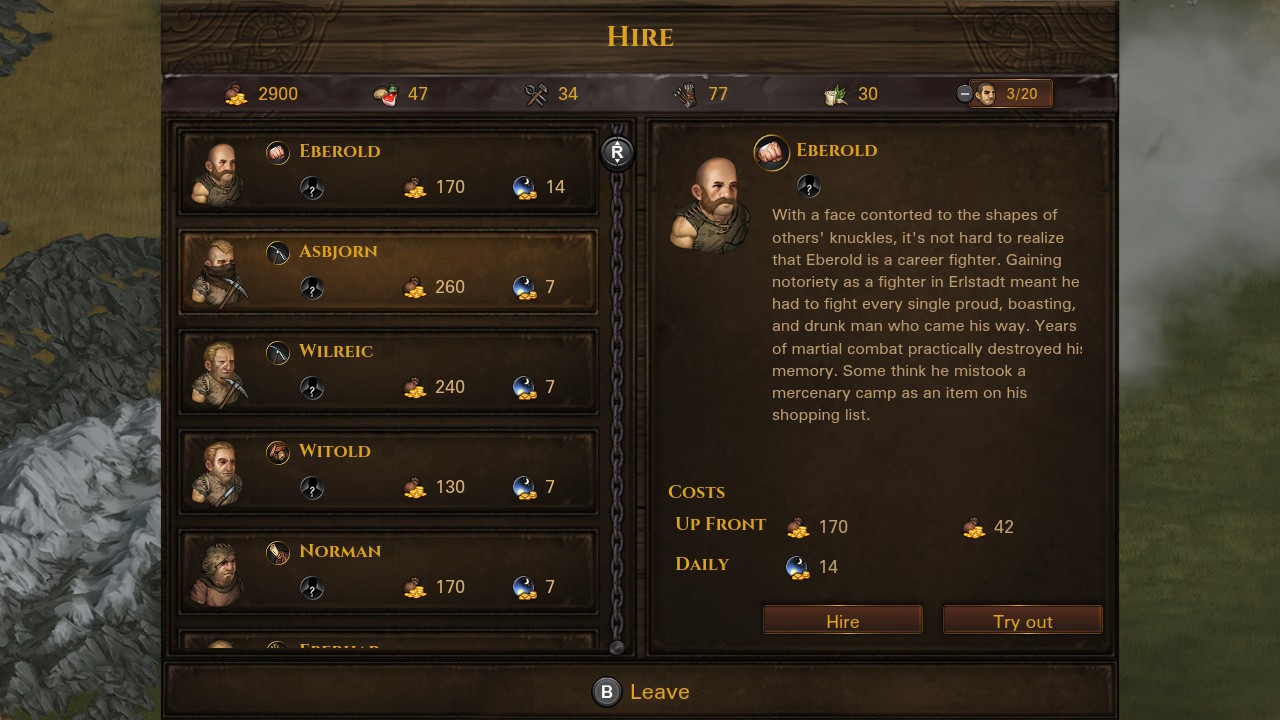Choose recruit Asbjorn from the list

[388, 270]
